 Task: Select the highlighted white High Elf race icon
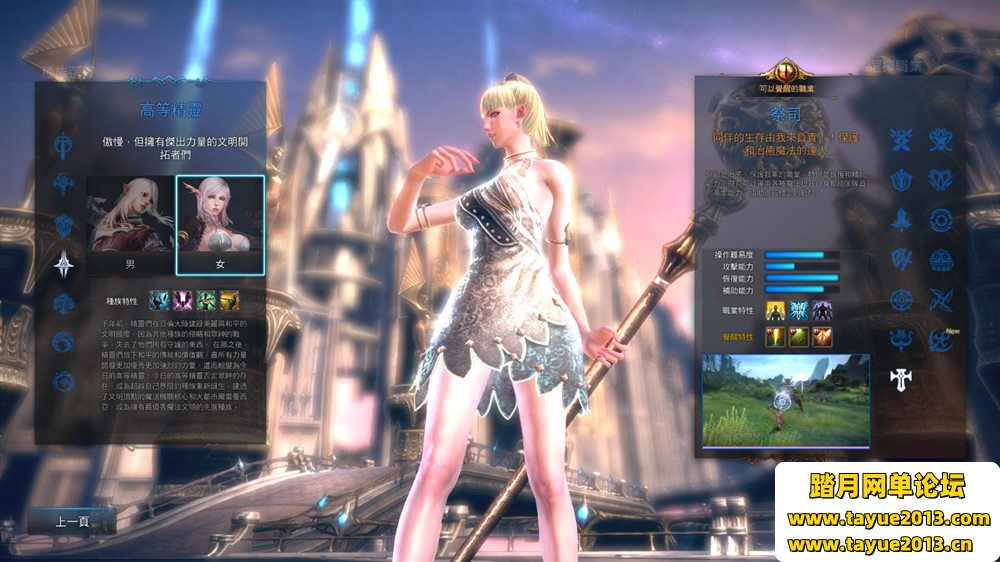(x=65, y=264)
